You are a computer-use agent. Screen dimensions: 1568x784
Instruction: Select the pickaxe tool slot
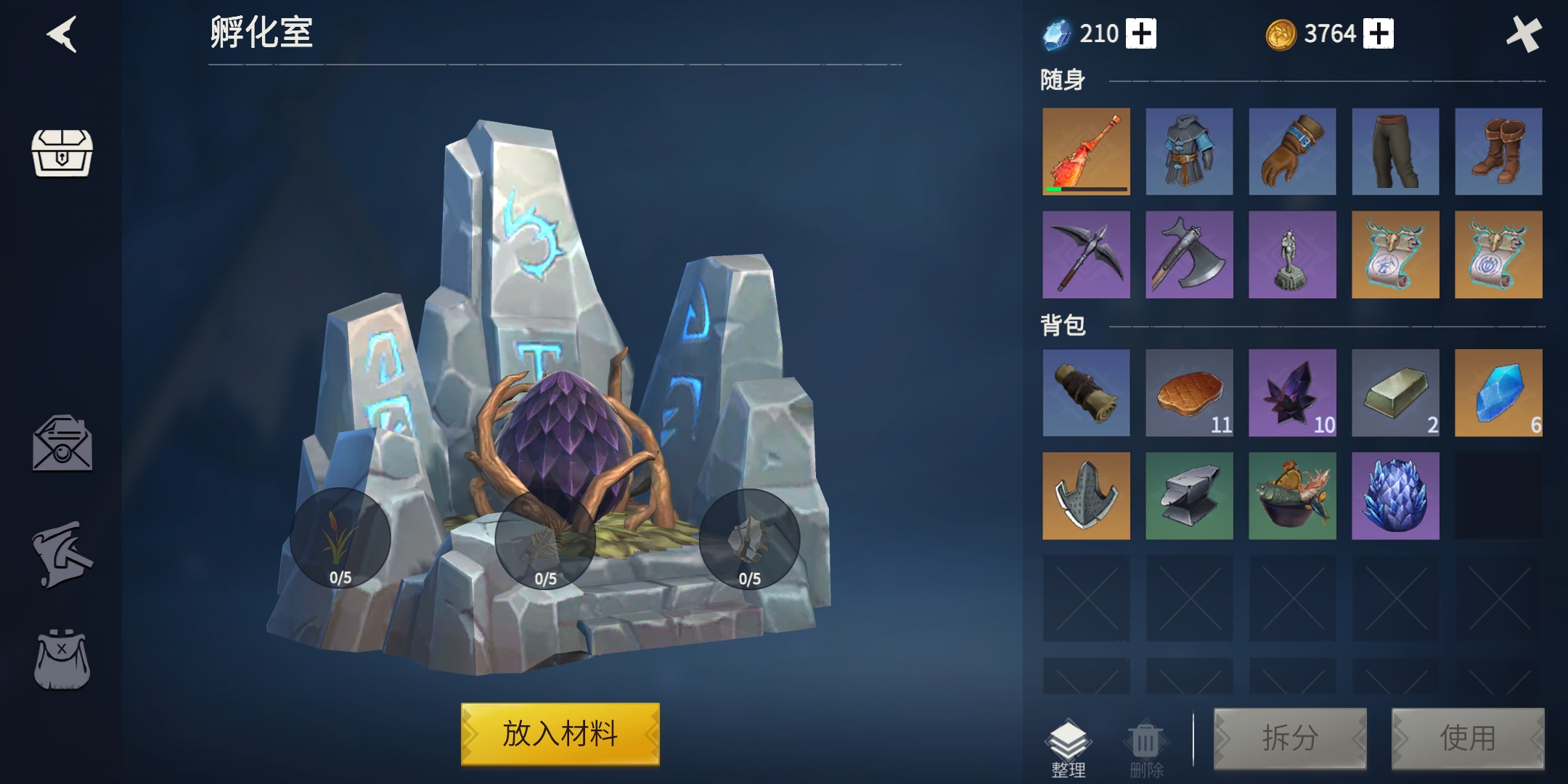1086,255
